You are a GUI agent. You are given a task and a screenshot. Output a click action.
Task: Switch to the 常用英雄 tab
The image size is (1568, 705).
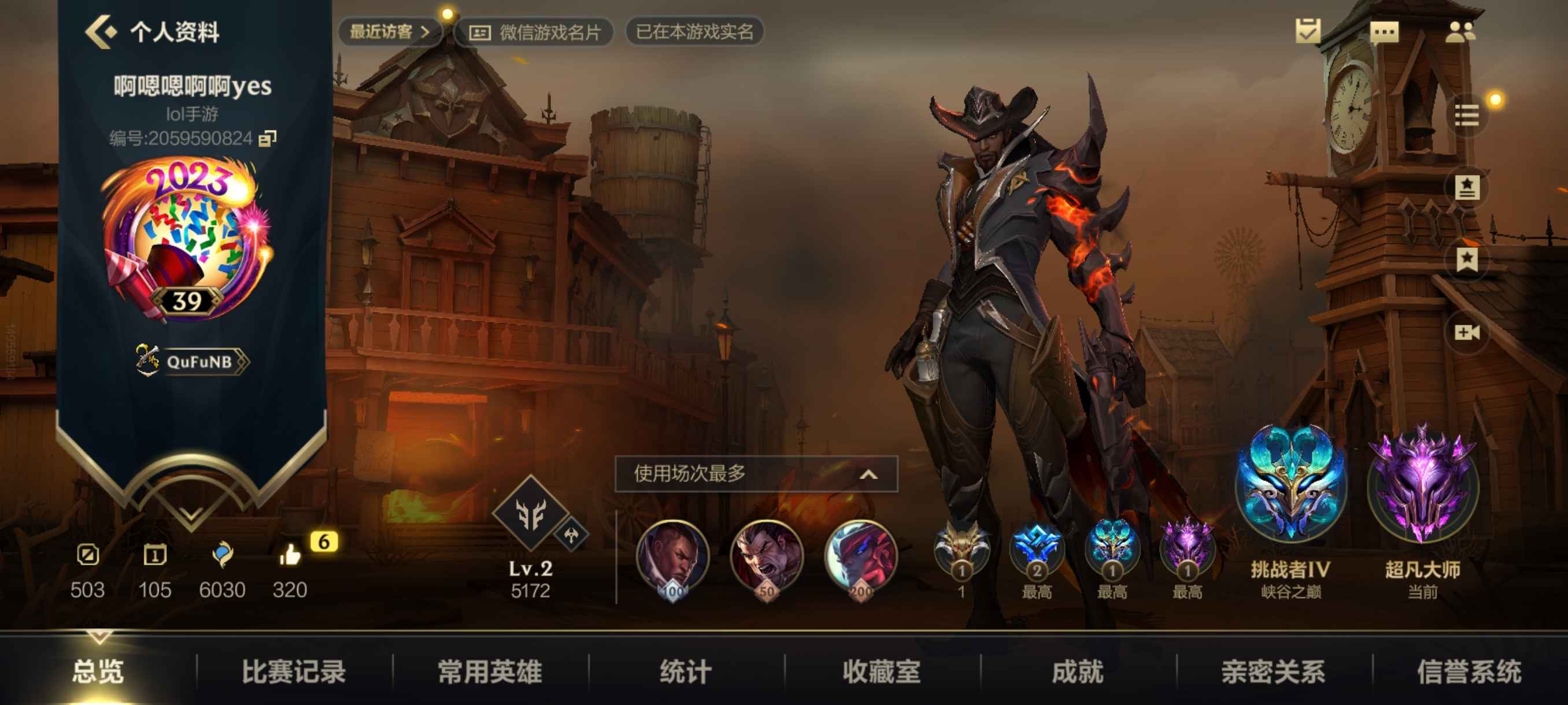point(490,671)
